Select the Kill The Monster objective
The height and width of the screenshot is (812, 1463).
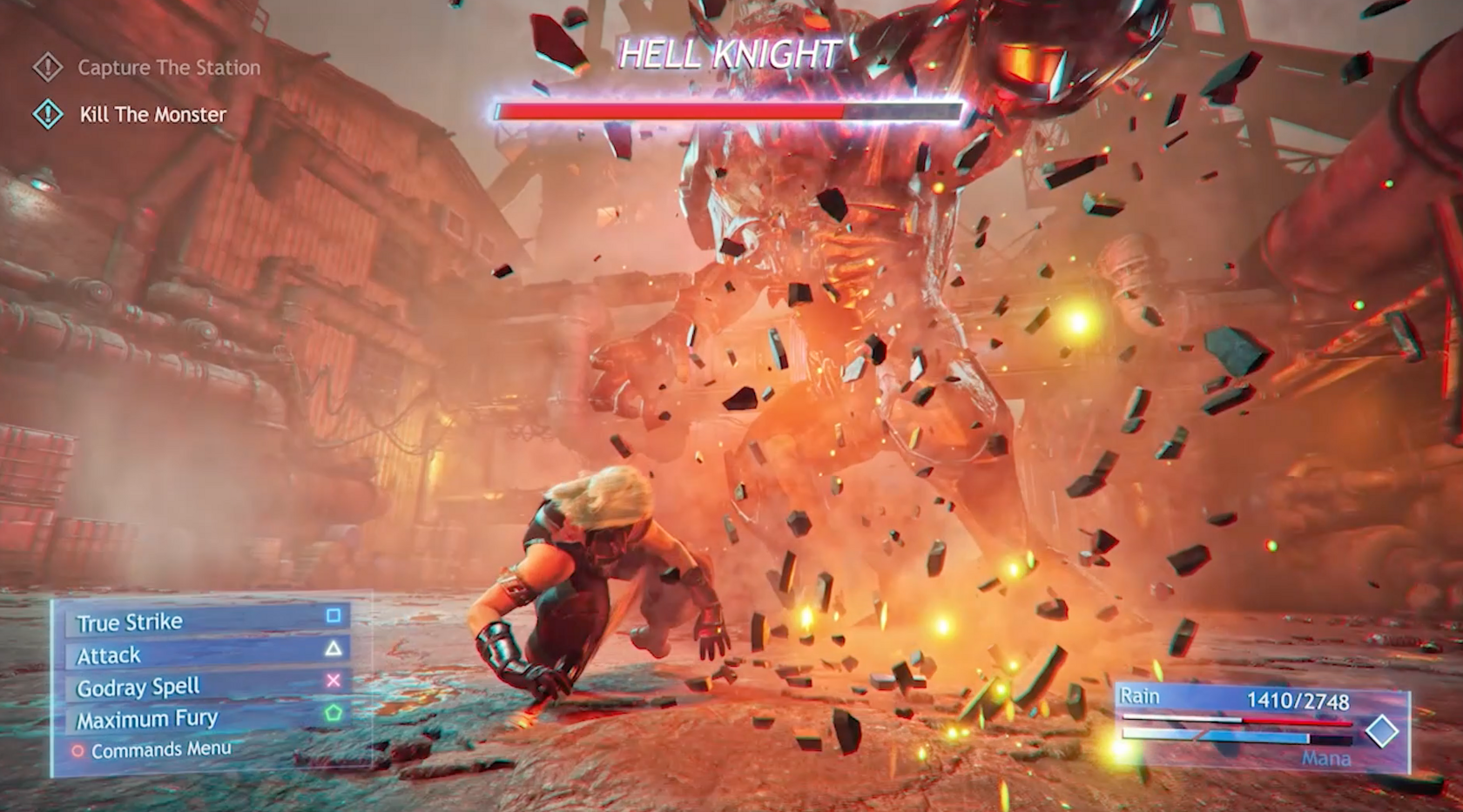[152, 114]
